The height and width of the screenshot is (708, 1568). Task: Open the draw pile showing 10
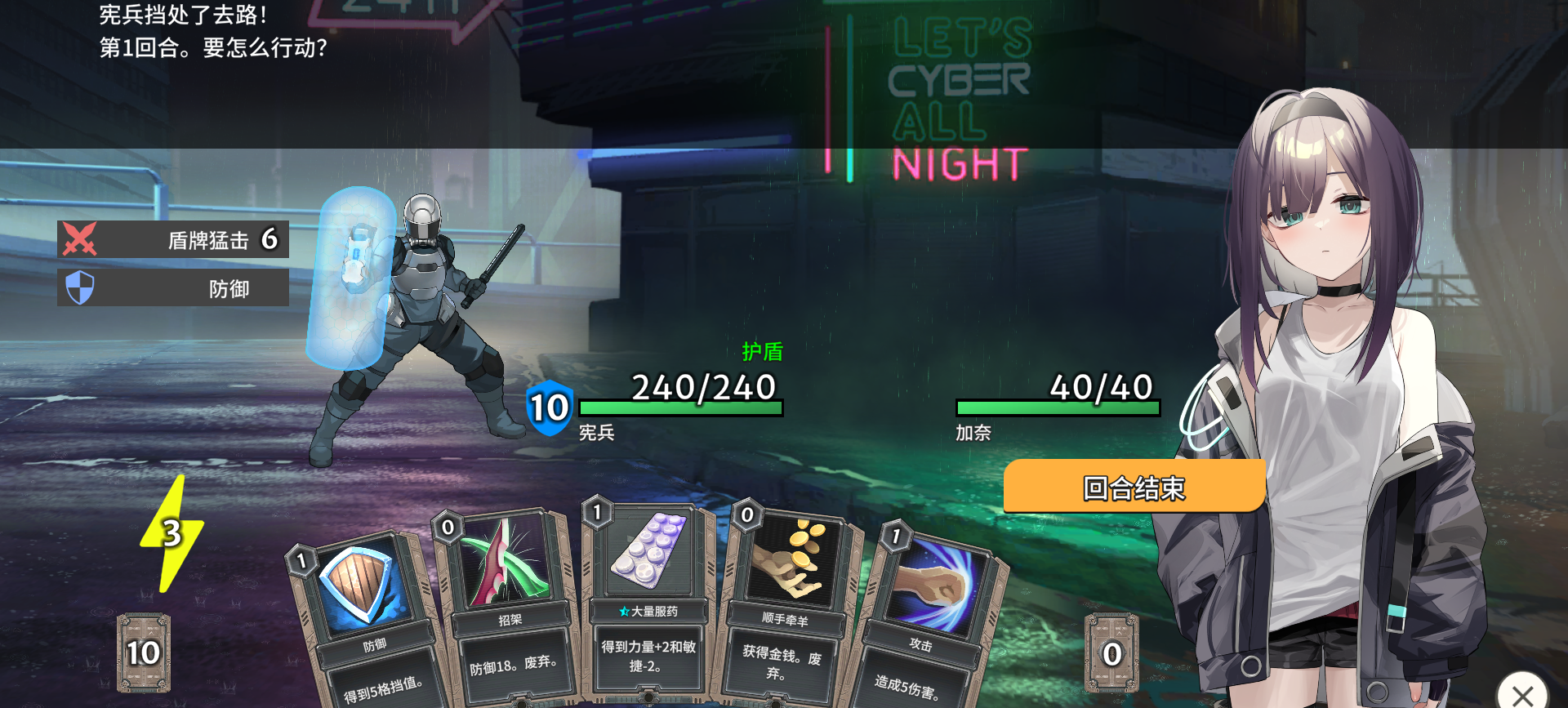pyautogui.click(x=144, y=652)
